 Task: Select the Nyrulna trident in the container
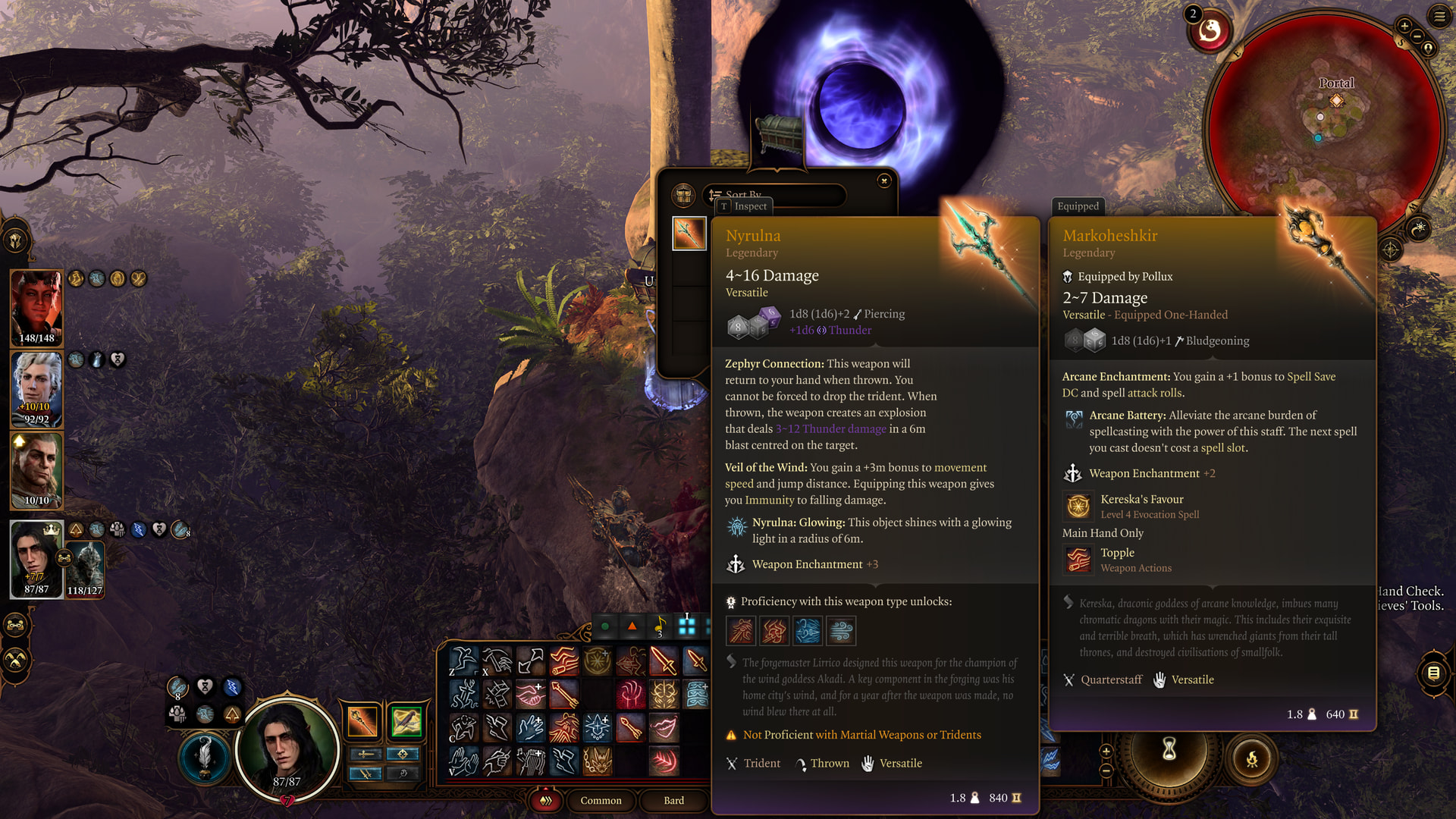point(689,234)
